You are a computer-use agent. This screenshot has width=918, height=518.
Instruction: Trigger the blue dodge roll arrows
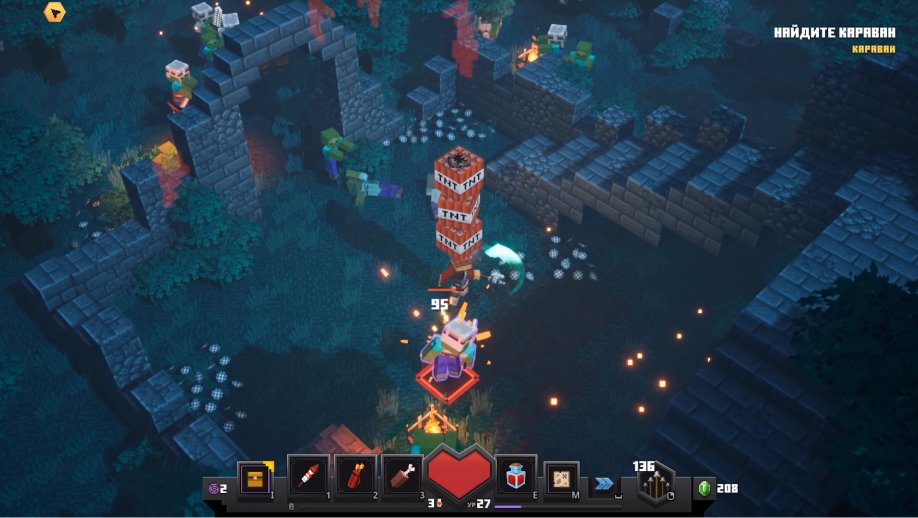(603, 483)
